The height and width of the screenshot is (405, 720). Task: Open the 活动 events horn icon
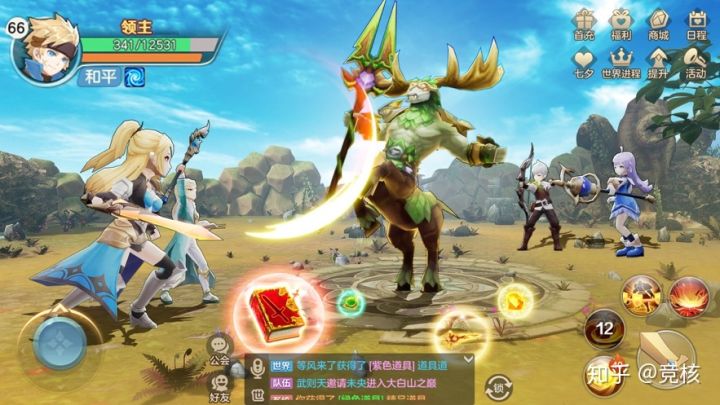click(x=696, y=61)
